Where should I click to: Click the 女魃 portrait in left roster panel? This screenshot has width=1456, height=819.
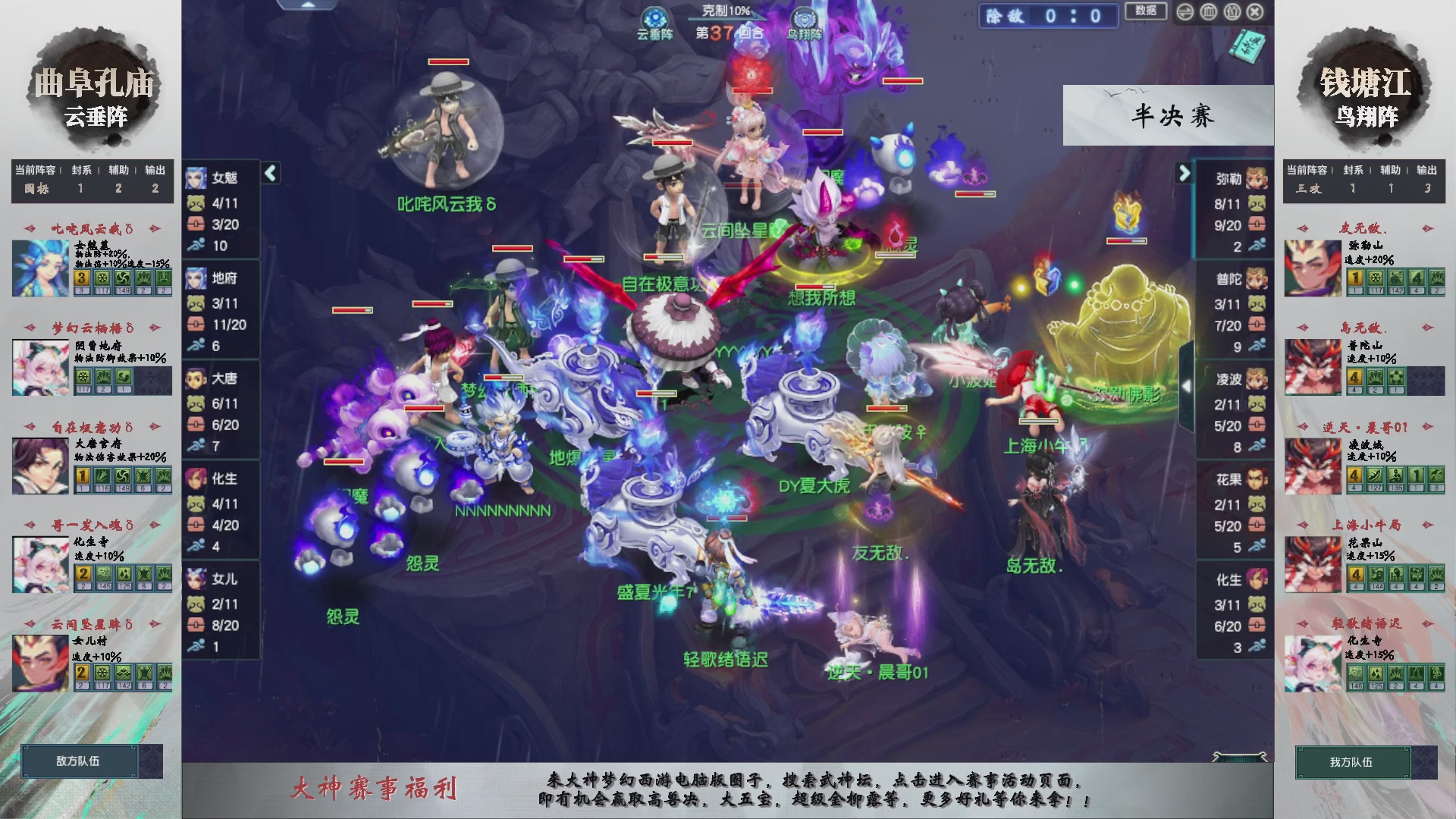[x=196, y=177]
